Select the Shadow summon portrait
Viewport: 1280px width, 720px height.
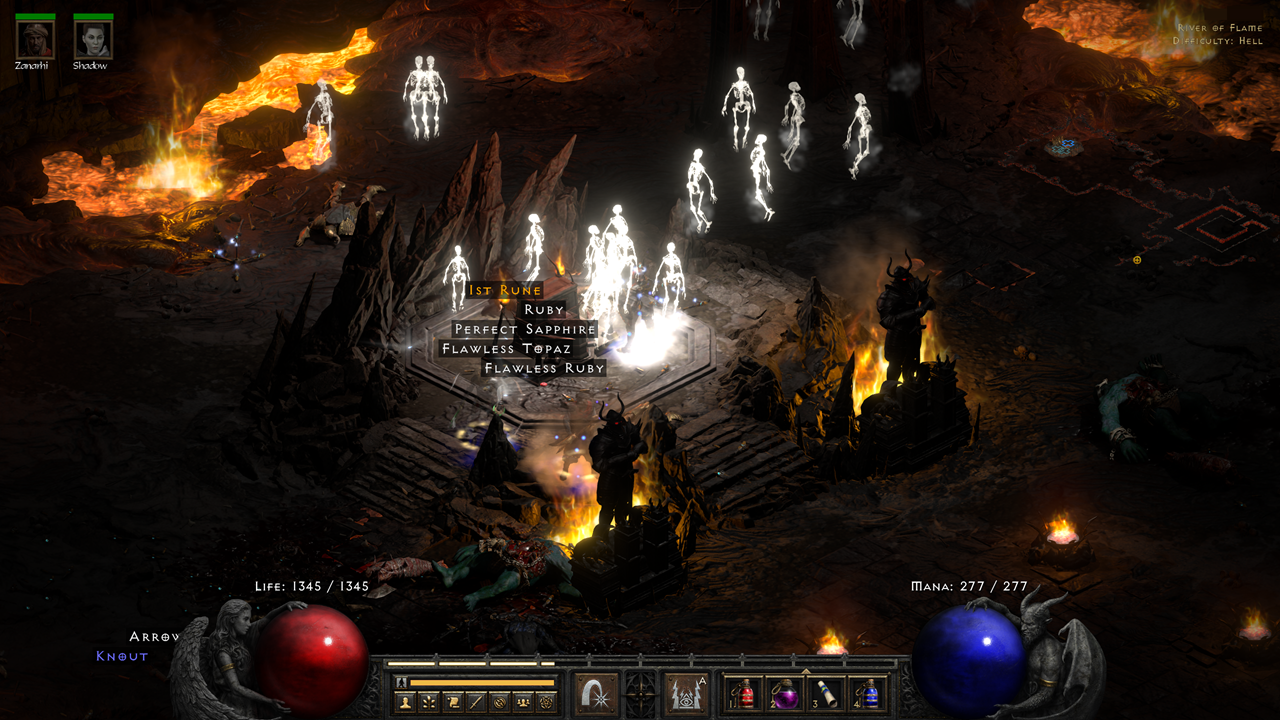(x=93, y=39)
